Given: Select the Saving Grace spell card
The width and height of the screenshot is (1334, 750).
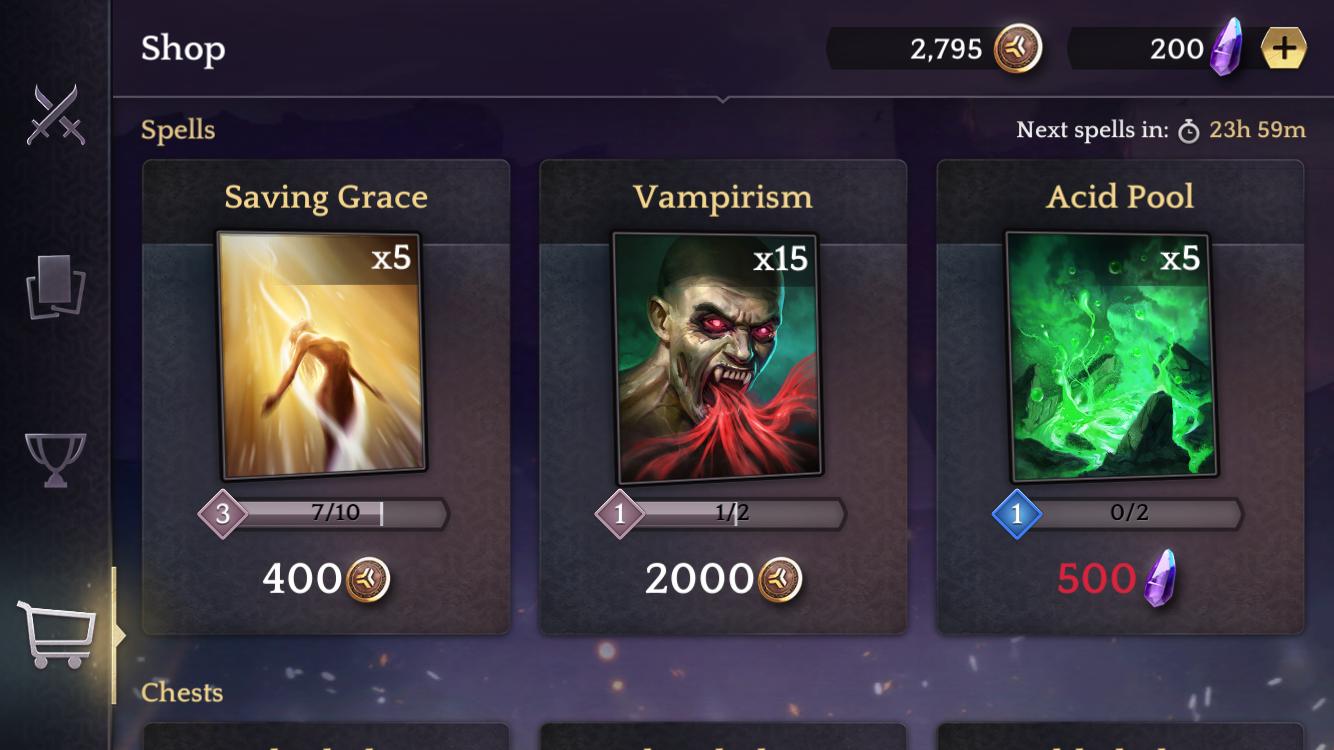Looking at the screenshot, I should (322, 355).
